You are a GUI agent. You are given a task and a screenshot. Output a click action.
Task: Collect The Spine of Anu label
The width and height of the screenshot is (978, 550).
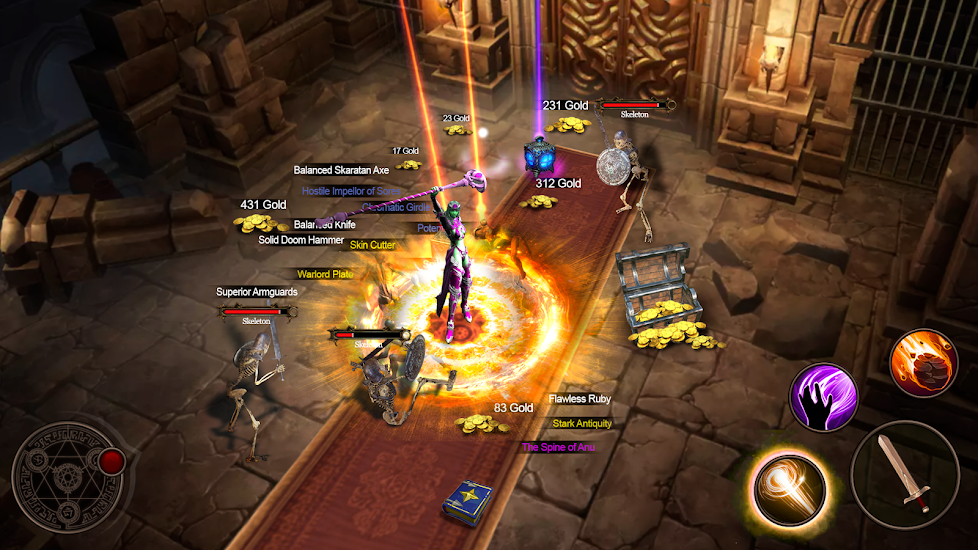(x=565, y=447)
